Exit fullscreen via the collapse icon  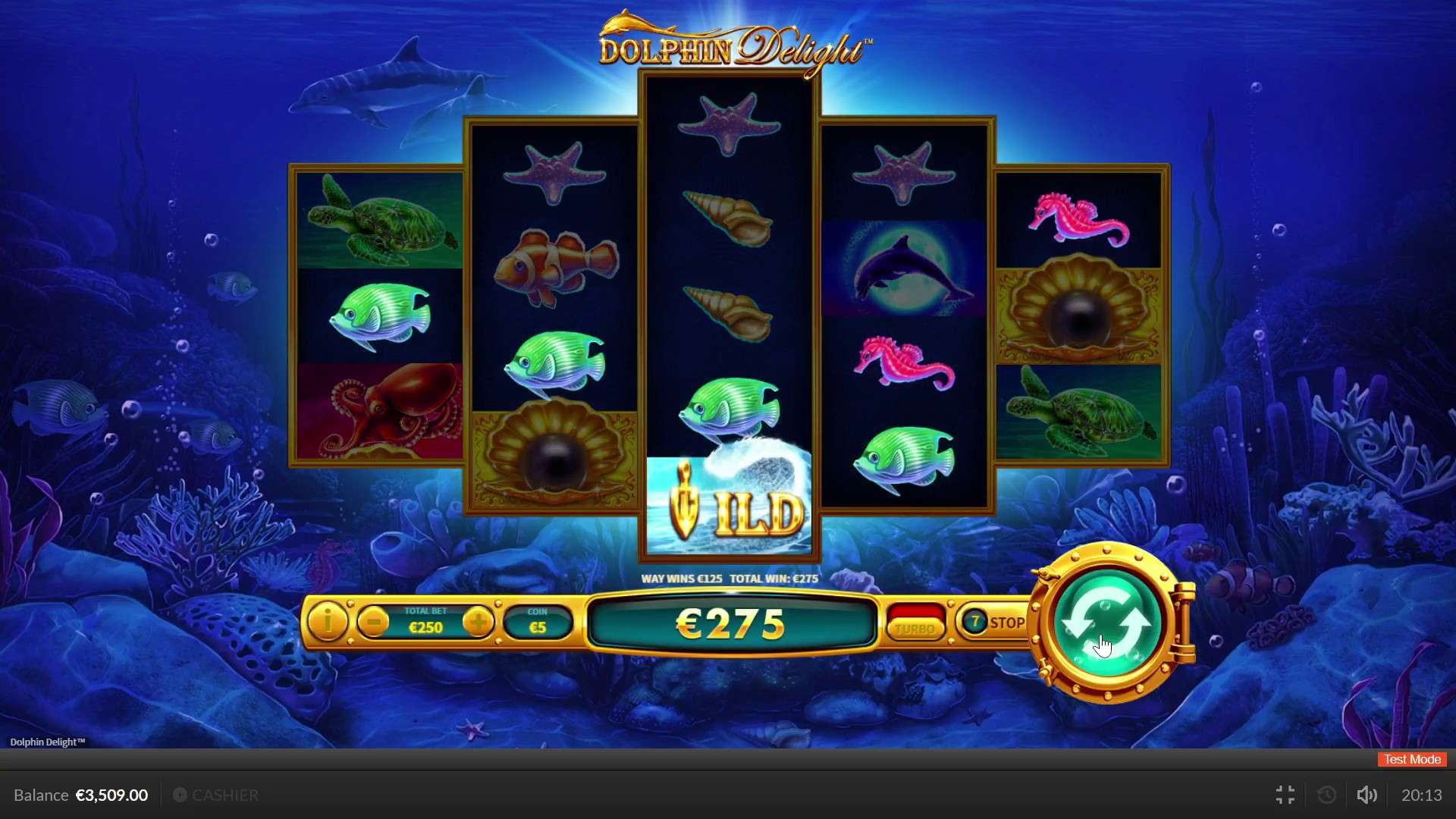point(1285,795)
